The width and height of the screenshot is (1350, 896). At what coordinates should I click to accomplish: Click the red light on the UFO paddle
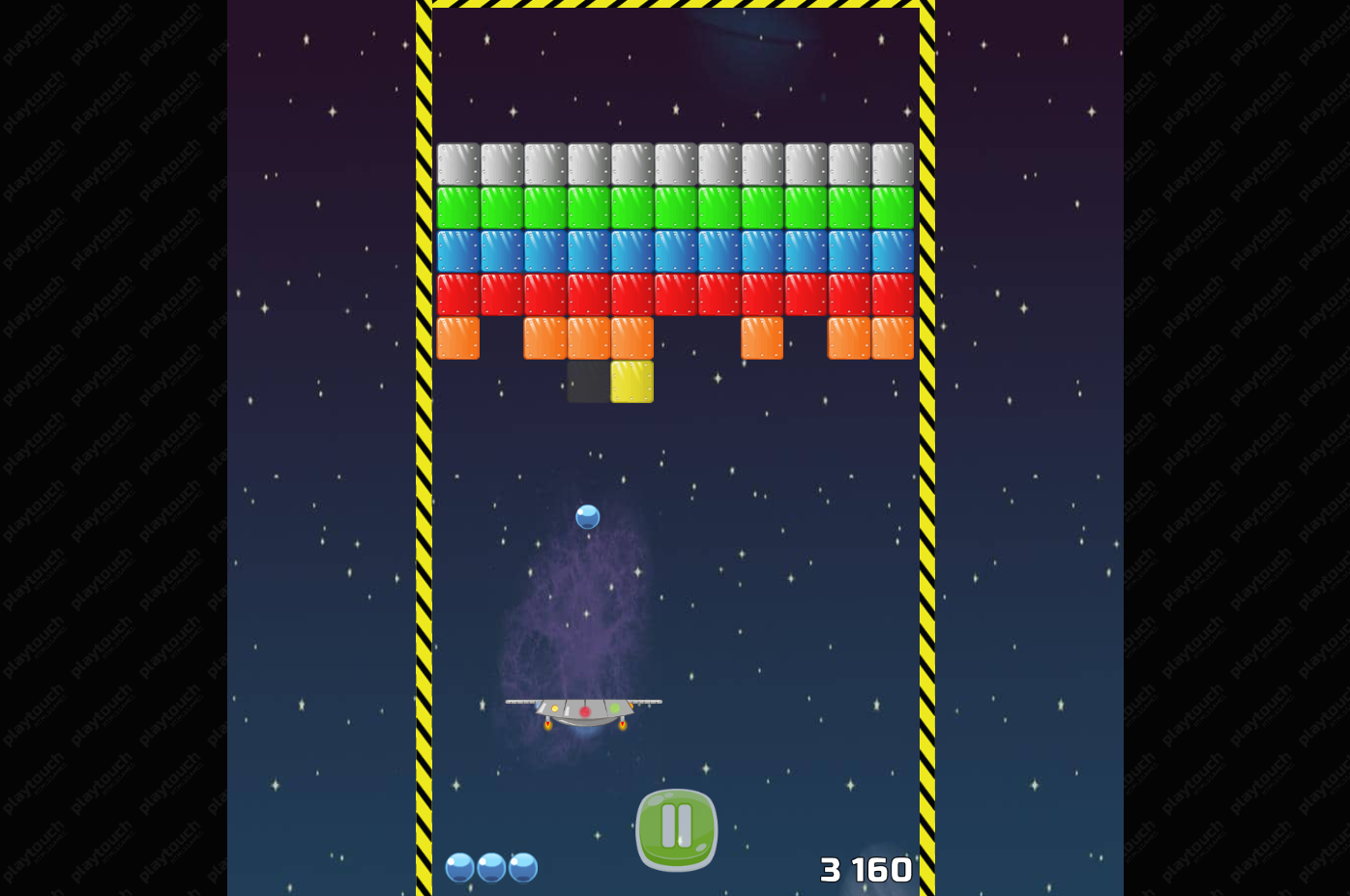click(x=584, y=710)
